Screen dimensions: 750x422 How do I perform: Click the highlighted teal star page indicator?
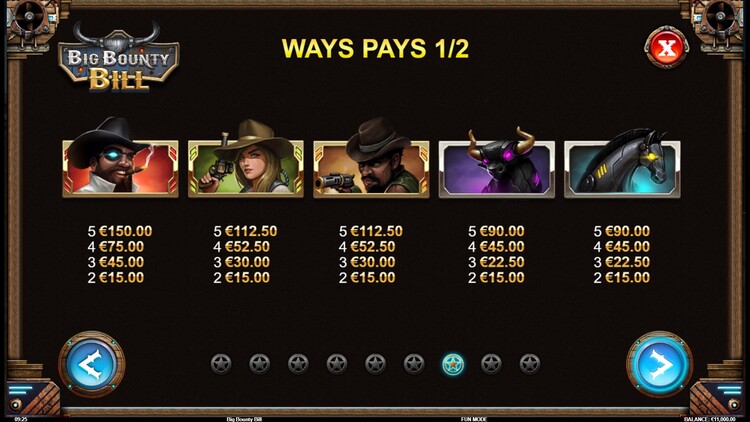pos(453,364)
